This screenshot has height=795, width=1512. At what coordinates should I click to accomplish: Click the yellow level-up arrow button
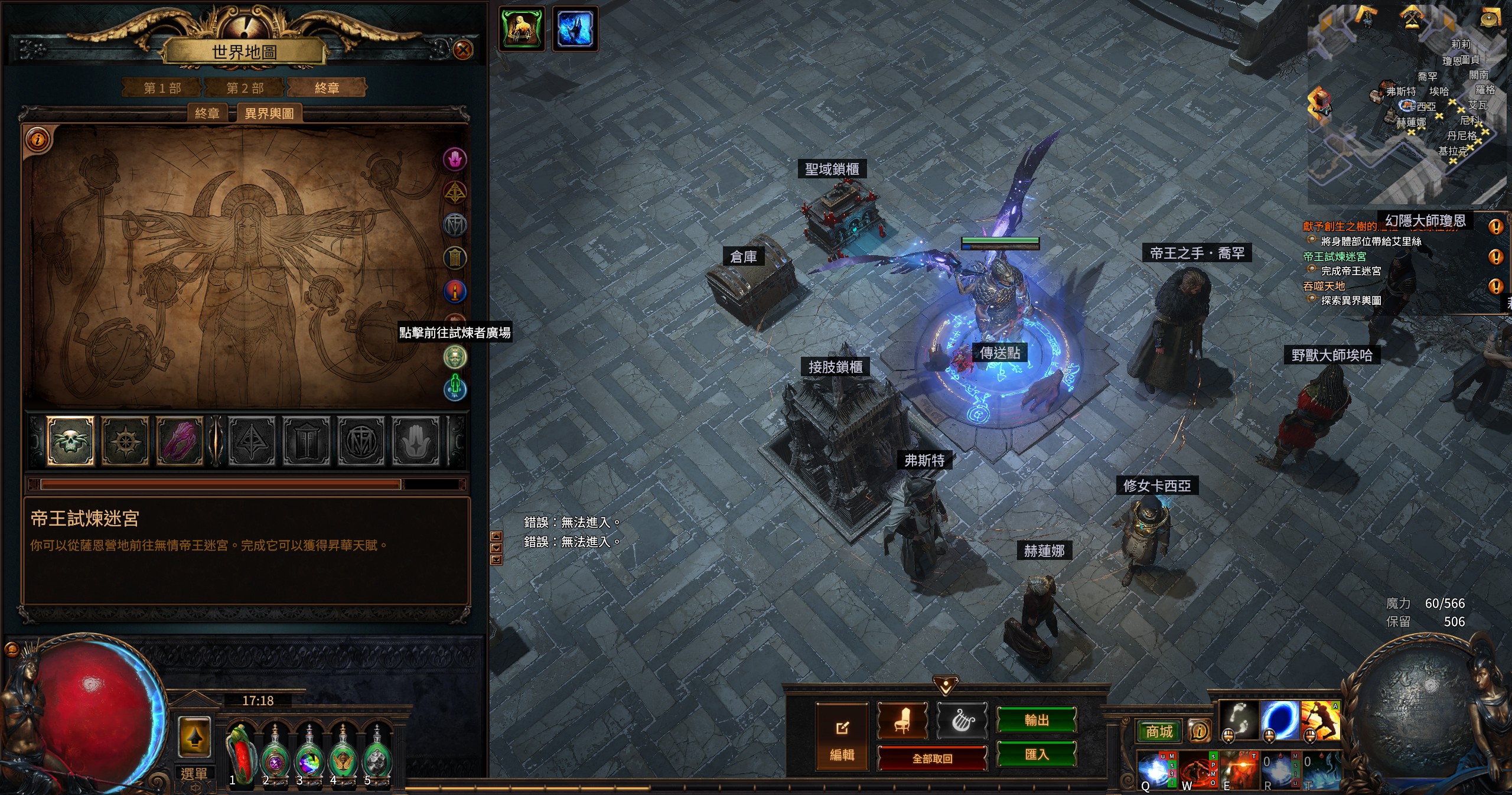pyautogui.click(x=194, y=737)
